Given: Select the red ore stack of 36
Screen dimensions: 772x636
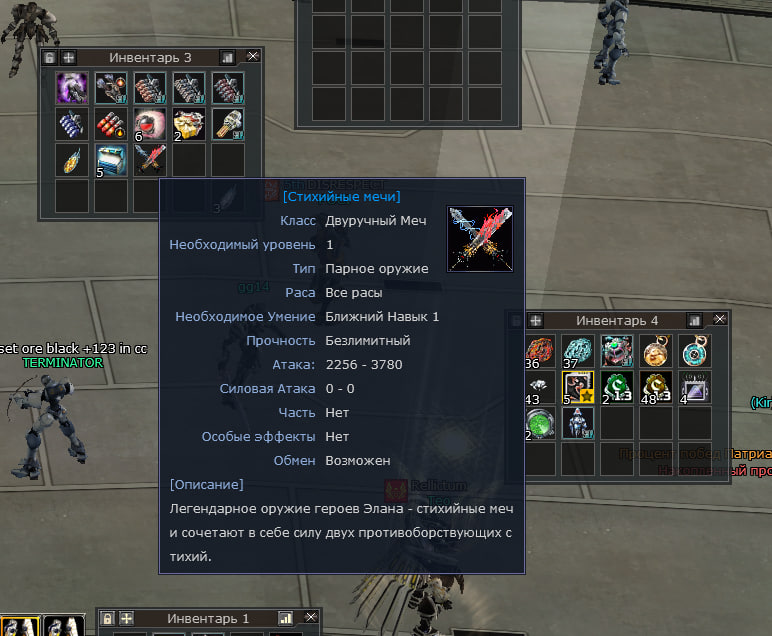Looking at the screenshot, I should 539,351.
